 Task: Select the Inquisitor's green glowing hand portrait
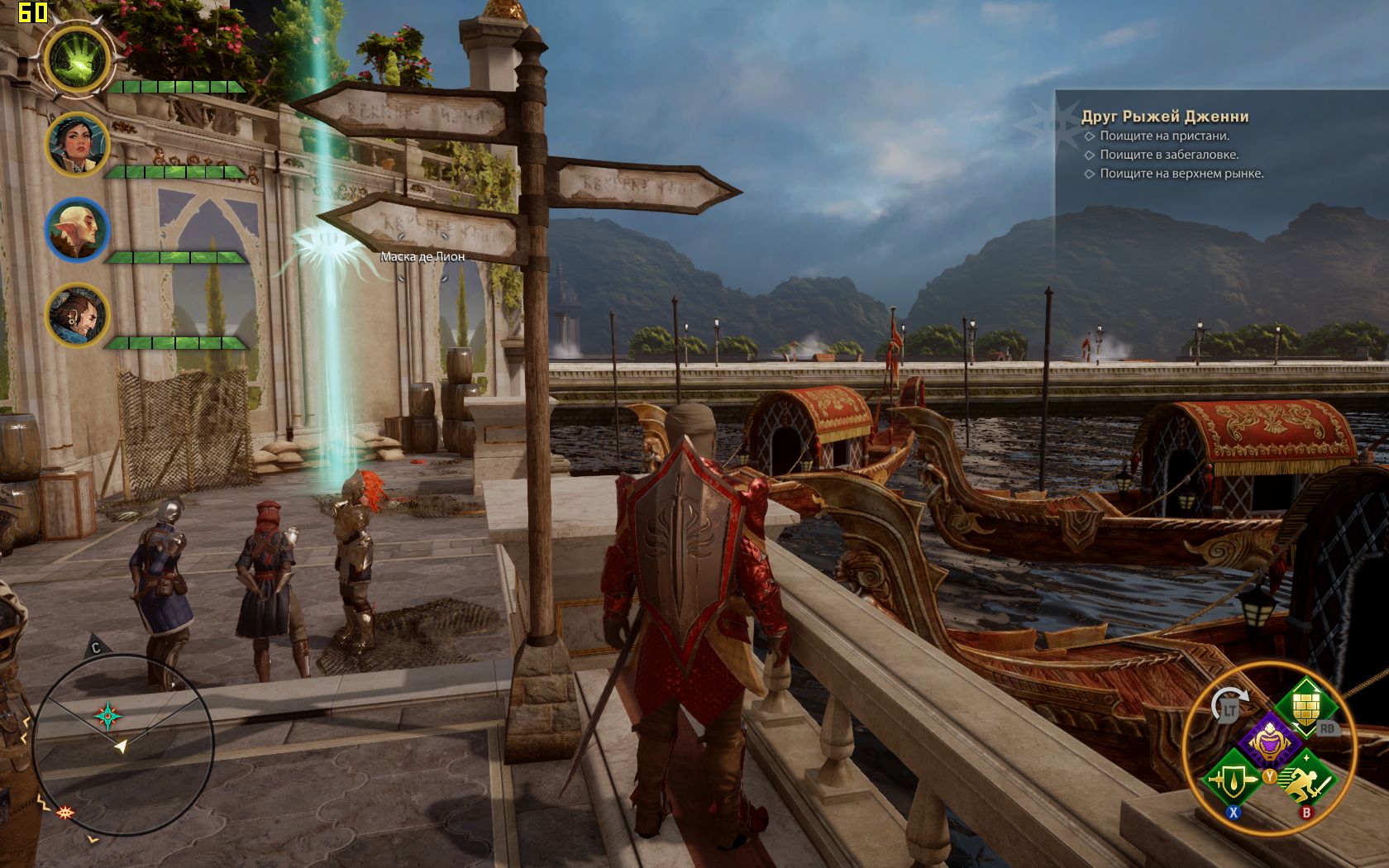[77, 60]
